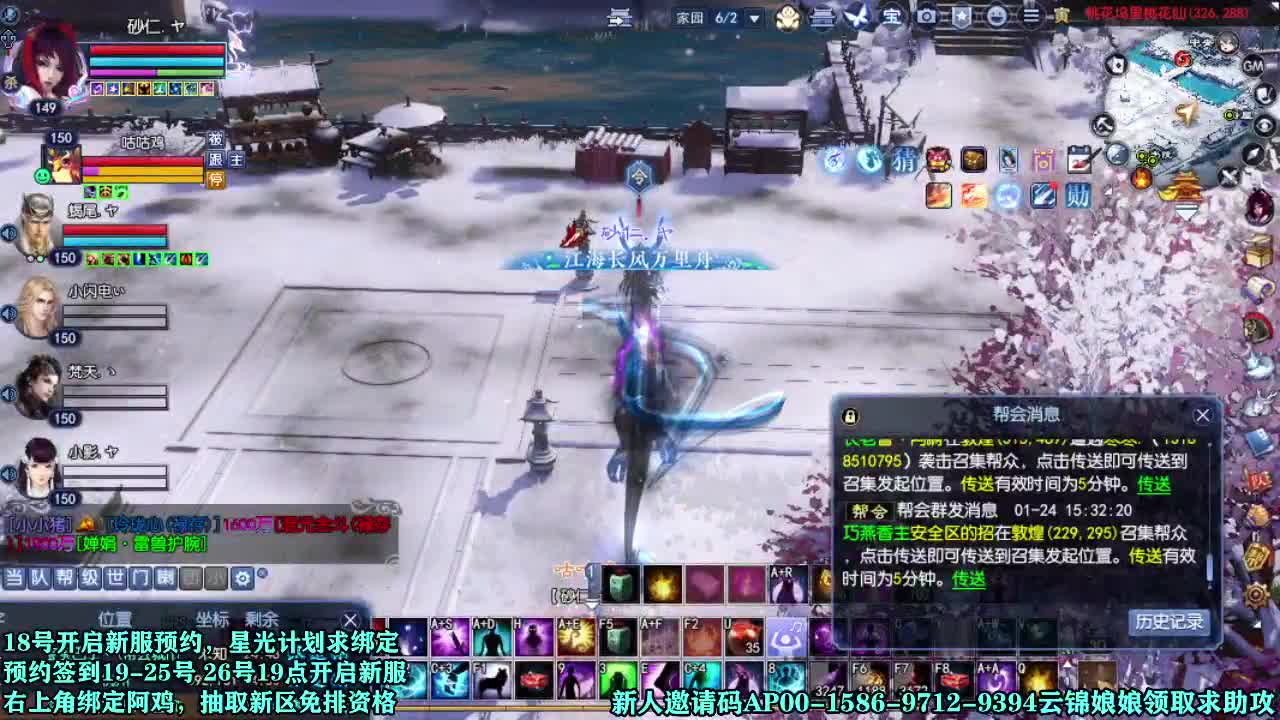Click the 猜 event icon on the right side
This screenshot has height=720, width=1280.
[905, 161]
